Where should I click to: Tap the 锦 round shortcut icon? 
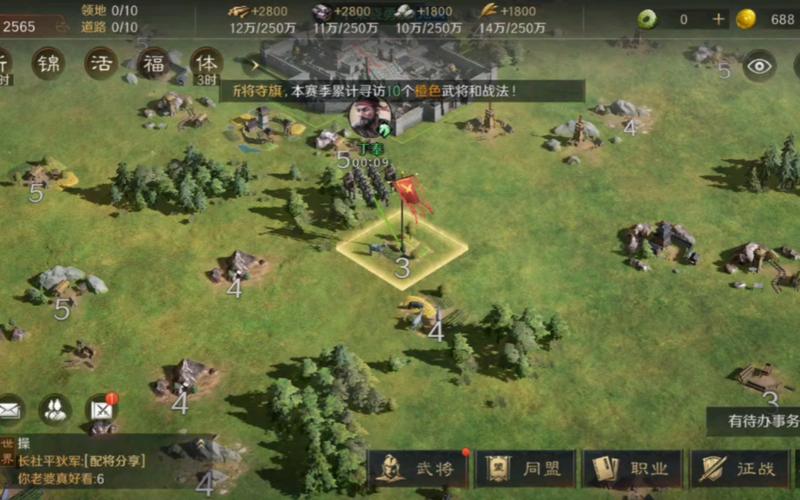[x=48, y=63]
